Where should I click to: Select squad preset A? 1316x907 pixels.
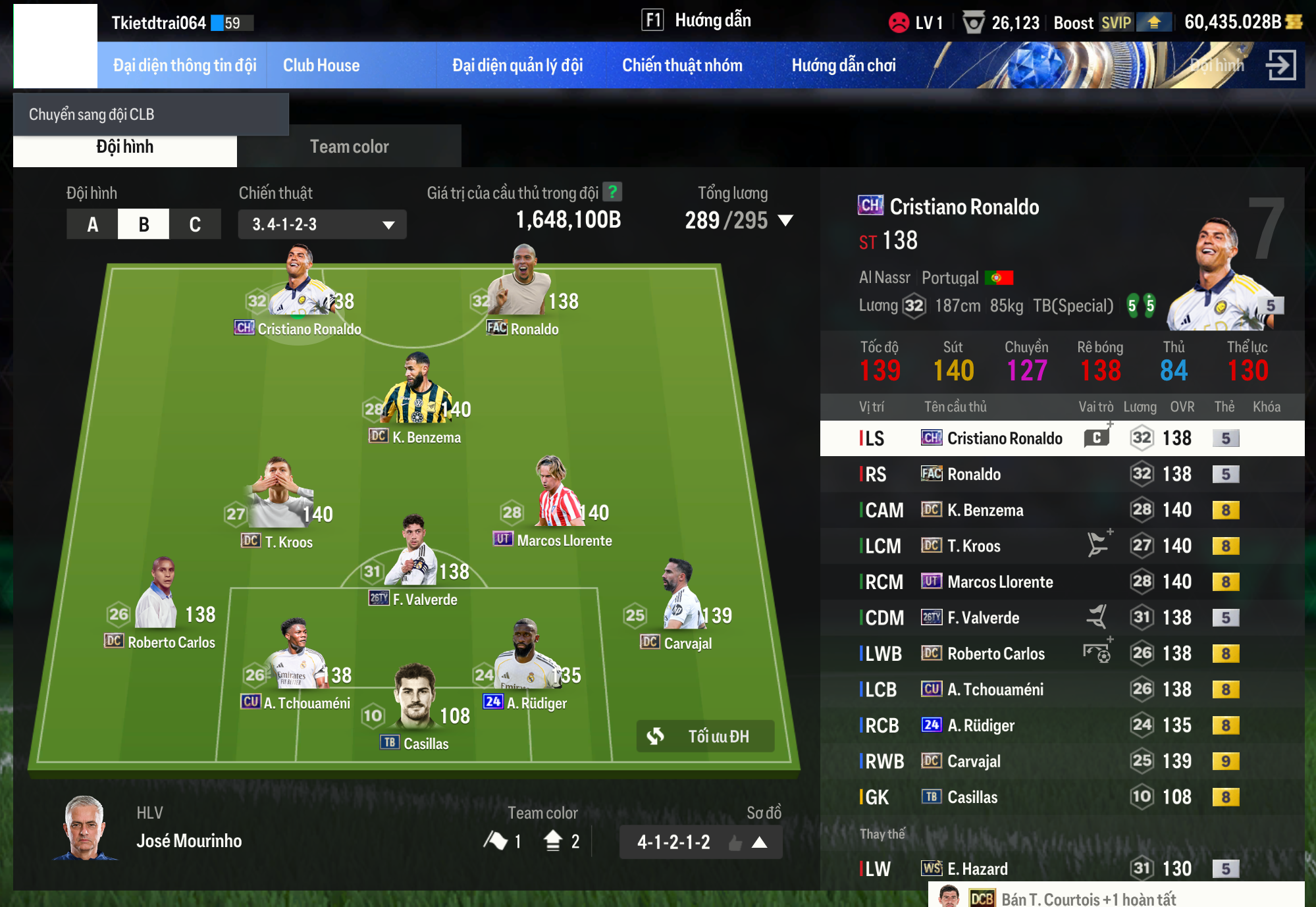(92, 224)
